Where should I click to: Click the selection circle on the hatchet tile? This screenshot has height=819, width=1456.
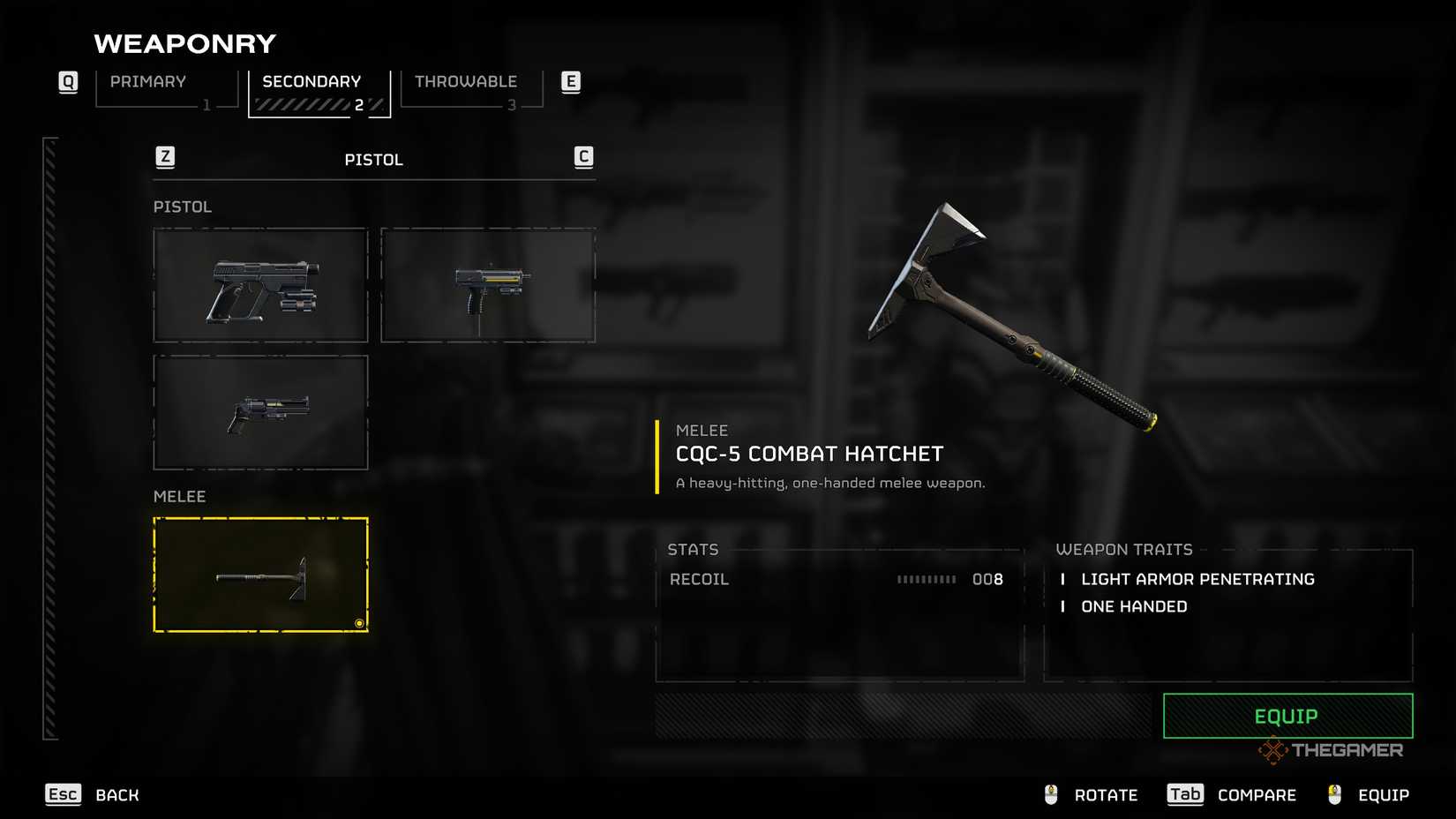pyautogui.click(x=358, y=623)
